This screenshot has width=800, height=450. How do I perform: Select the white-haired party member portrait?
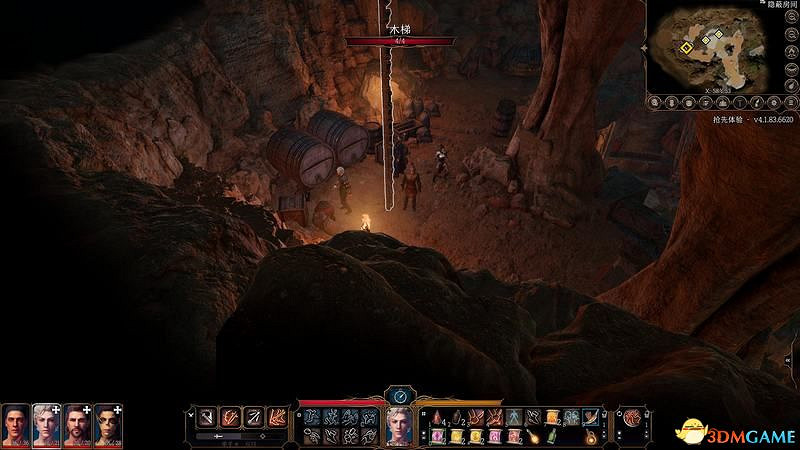click(x=46, y=423)
